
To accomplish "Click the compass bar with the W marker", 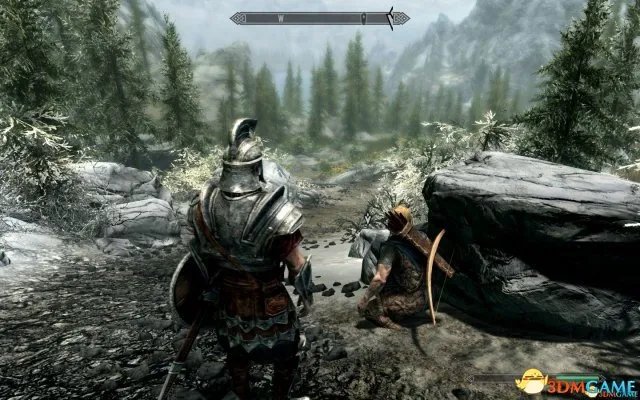I will tap(319, 17).
